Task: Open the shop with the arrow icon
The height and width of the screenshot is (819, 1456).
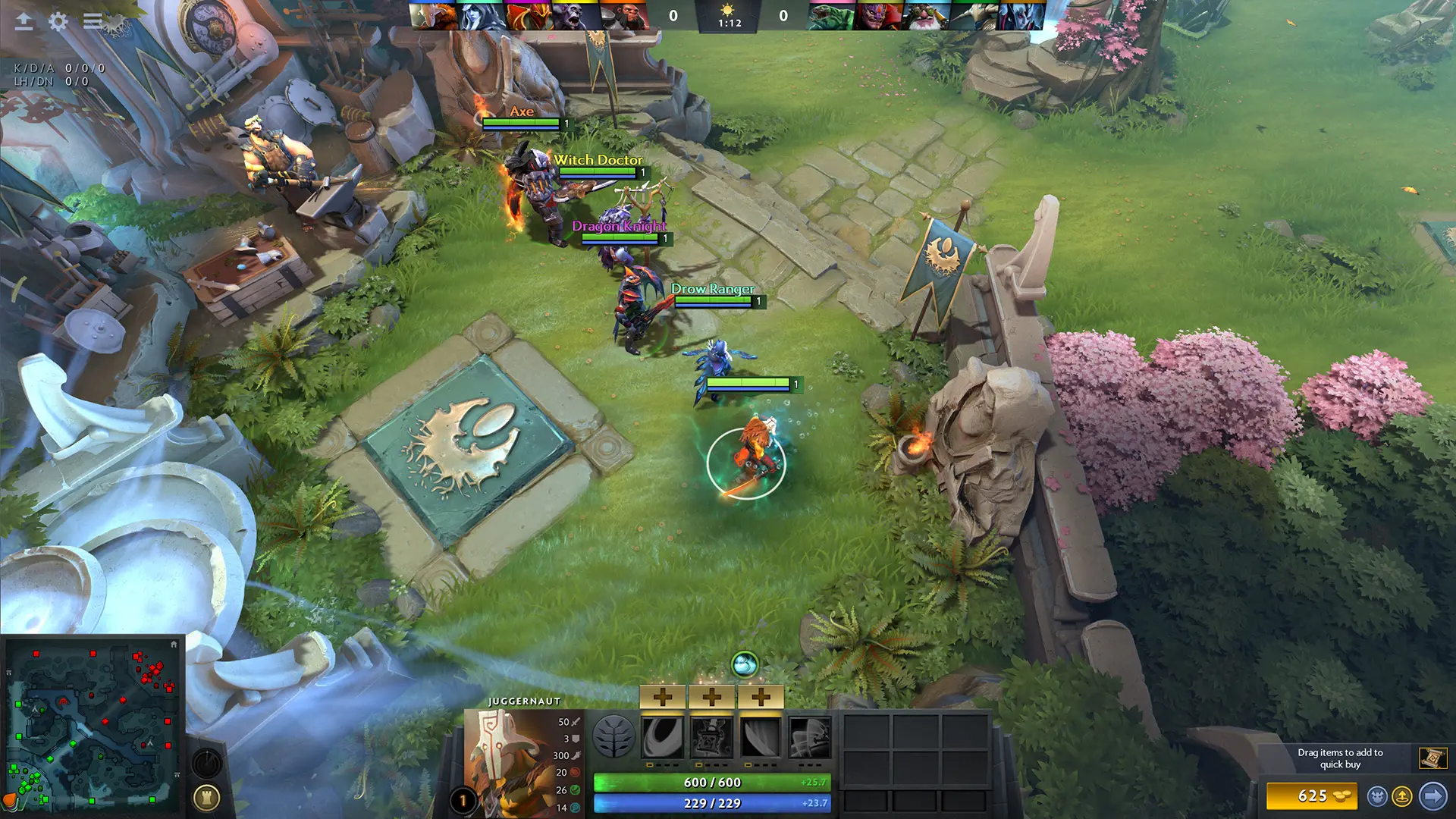Action: (1432, 795)
